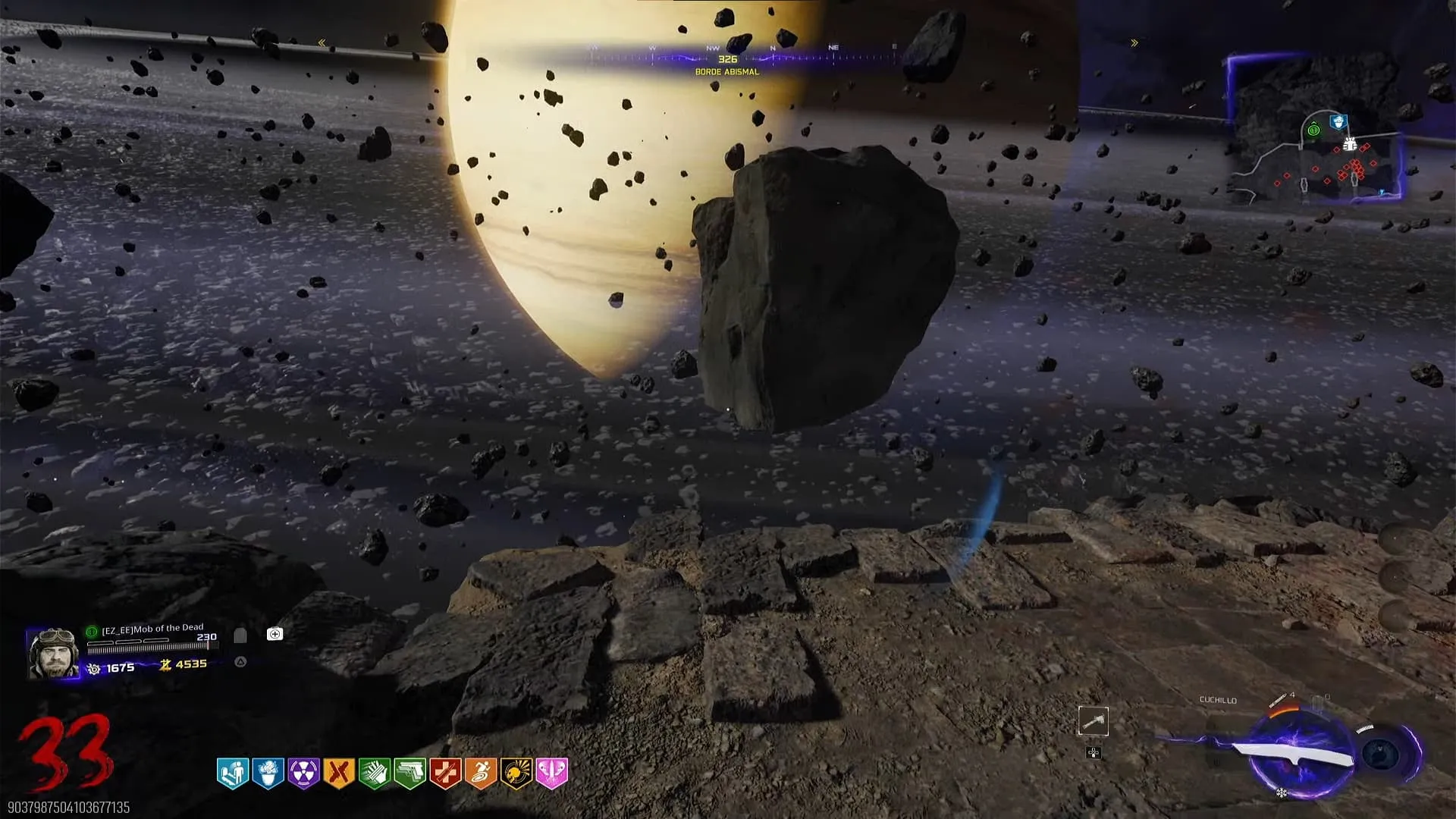Open the minimap

(1316, 130)
